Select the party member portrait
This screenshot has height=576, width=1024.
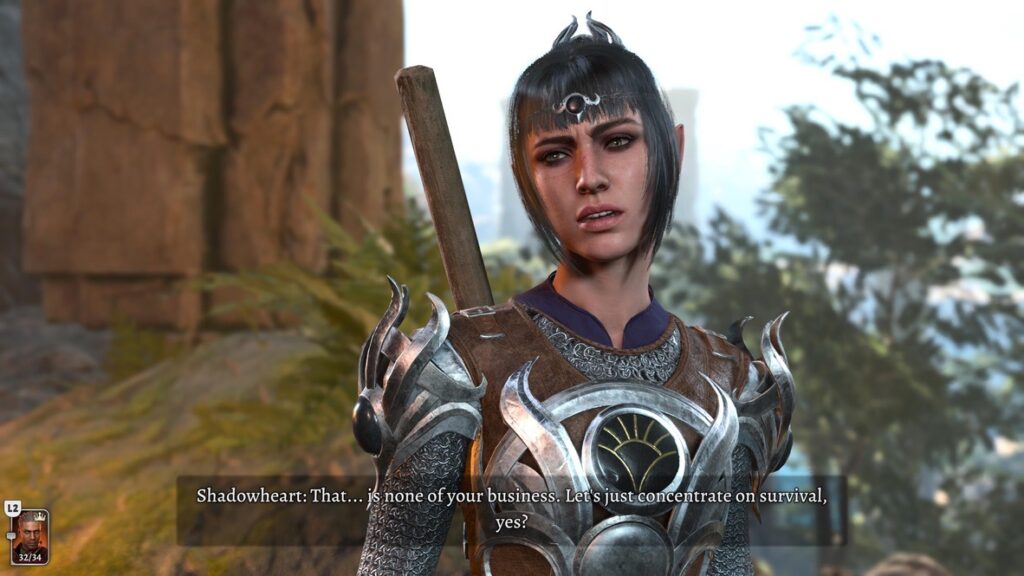(x=29, y=535)
